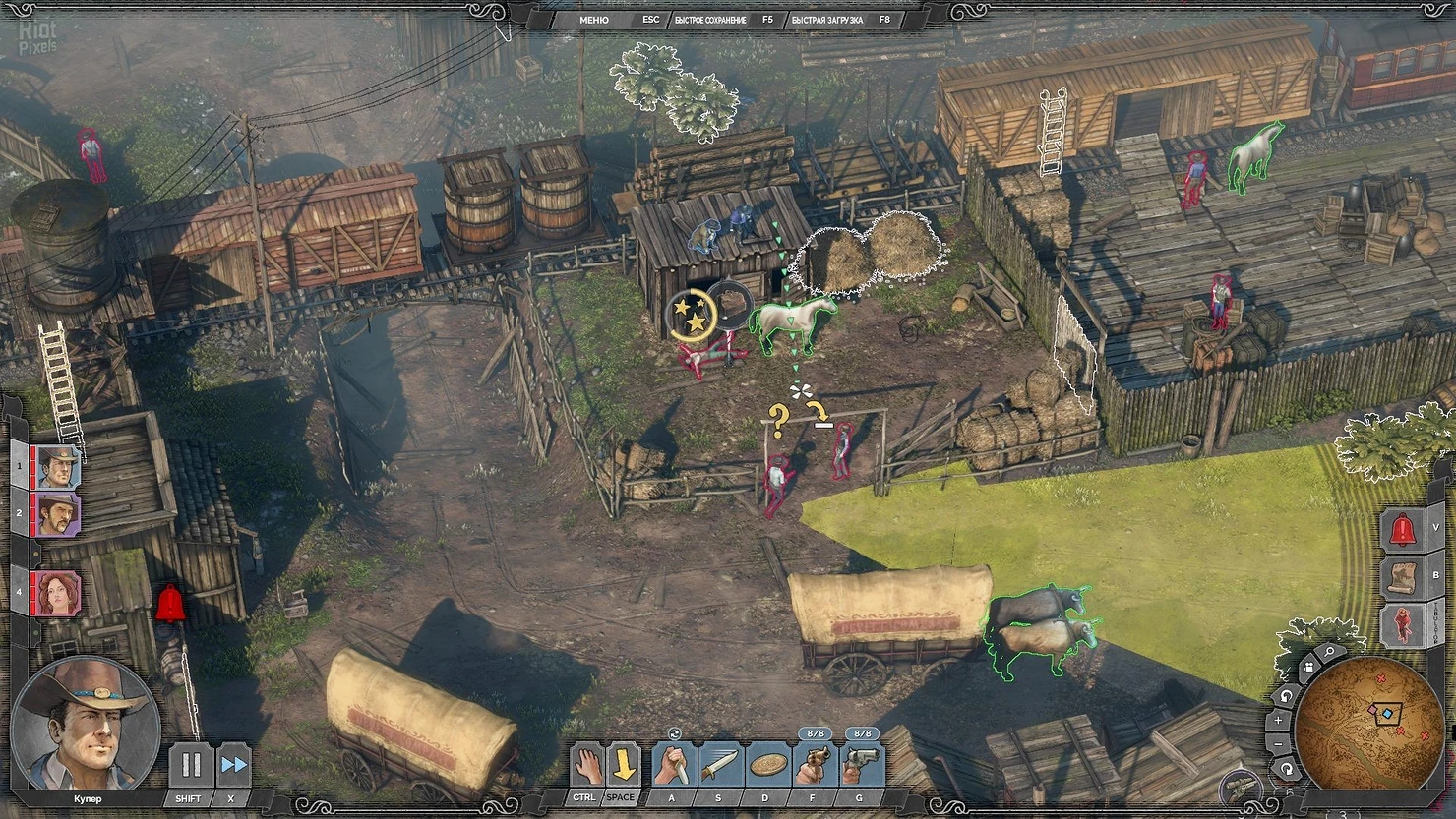Image resolution: width=1456 pixels, height=819 pixels.
Task: Select the mustached character's party portrait
Action: (x=58, y=514)
